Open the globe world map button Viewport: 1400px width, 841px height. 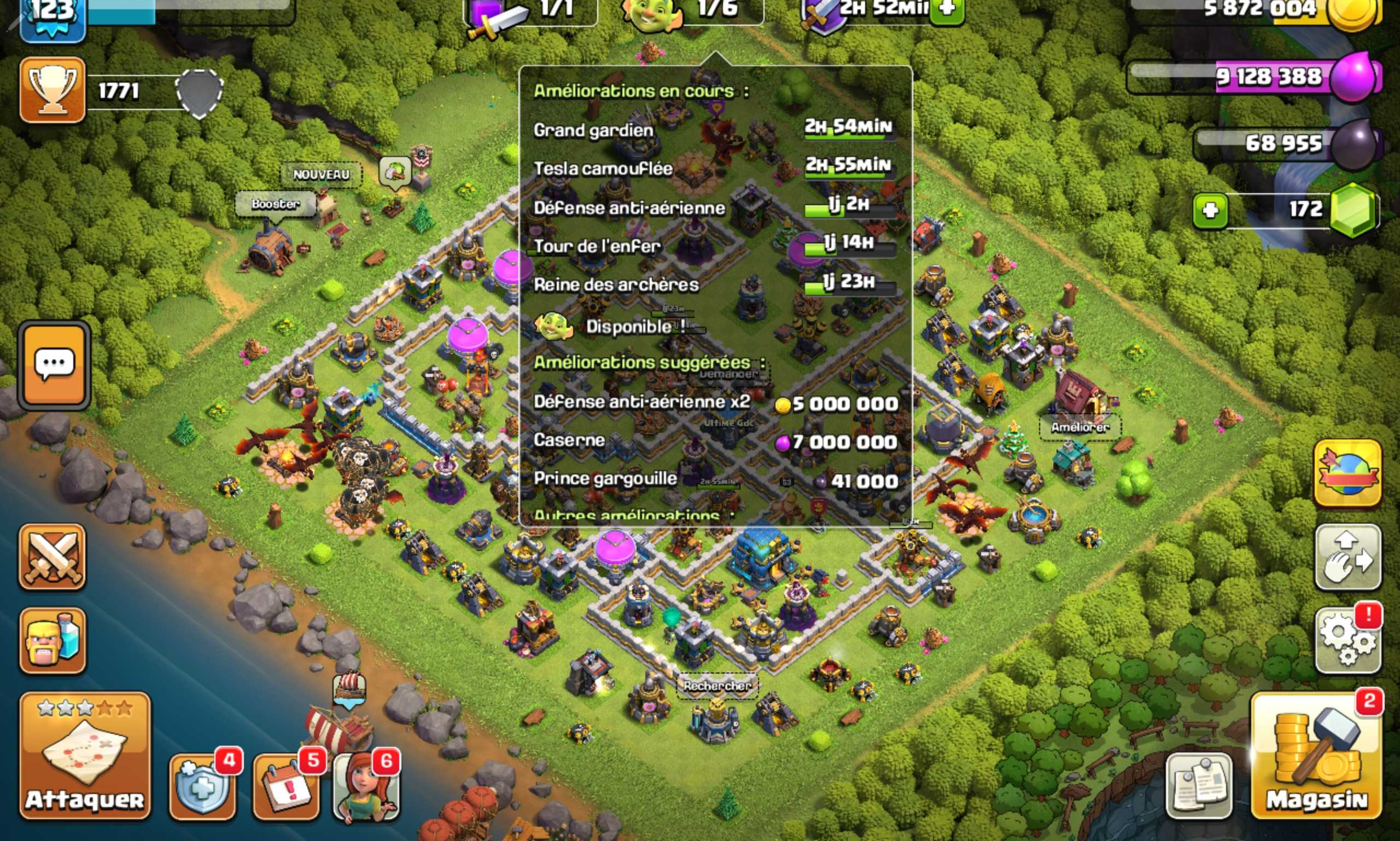pos(1347,473)
